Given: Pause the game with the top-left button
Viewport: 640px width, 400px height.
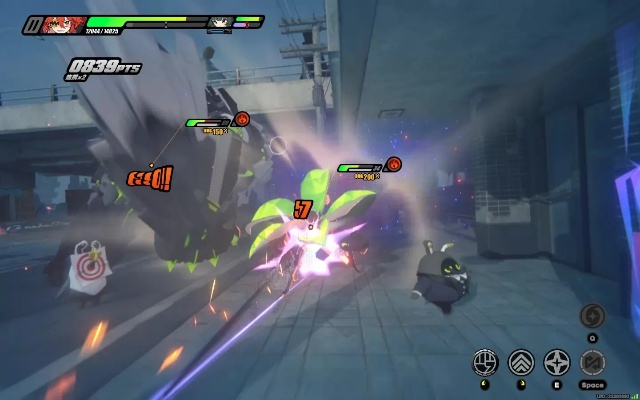Looking at the screenshot, I should pyautogui.click(x=33, y=23).
